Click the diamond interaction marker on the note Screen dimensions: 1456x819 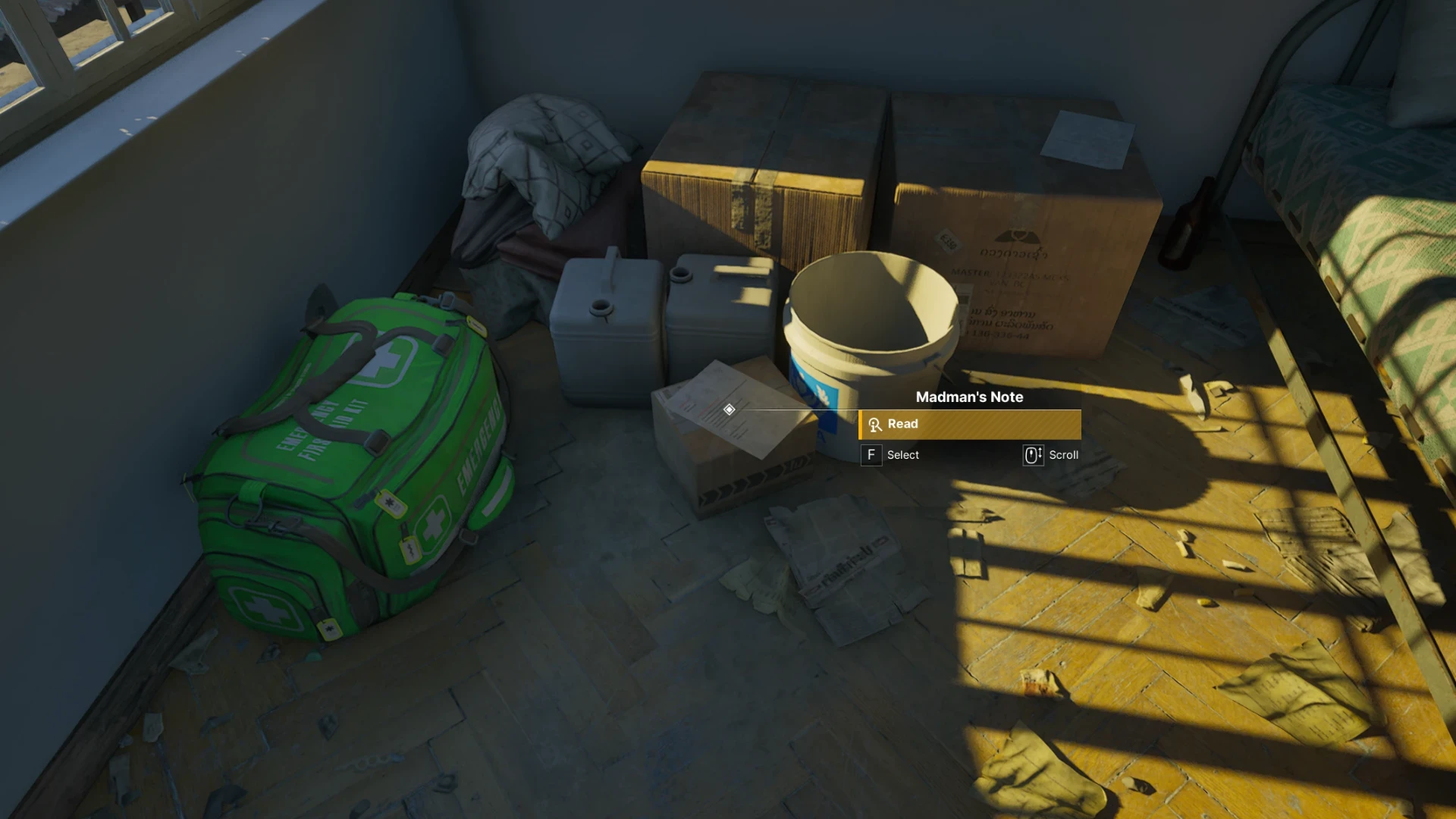point(729,409)
